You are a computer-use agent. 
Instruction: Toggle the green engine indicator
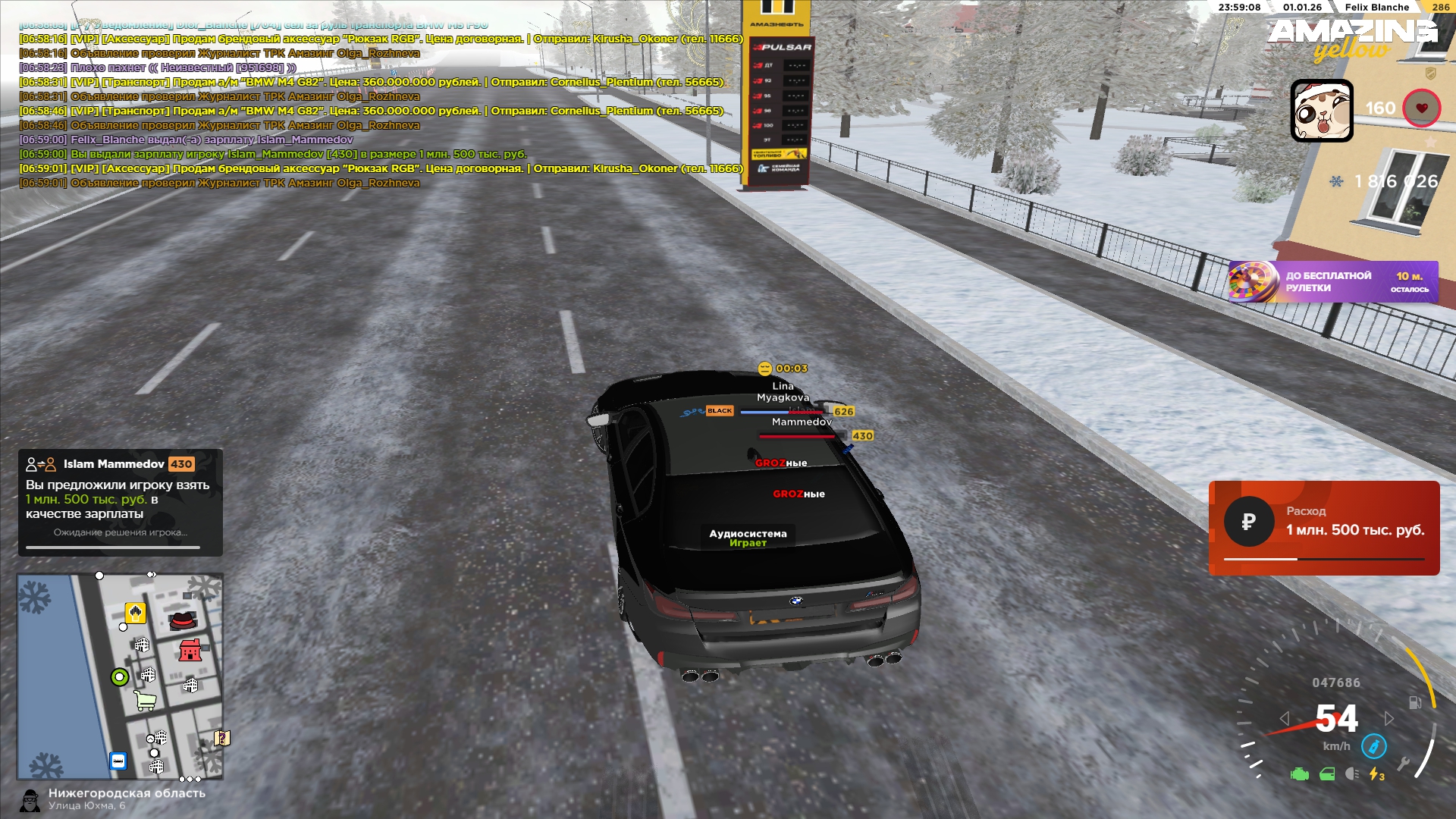(x=1300, y=774)
